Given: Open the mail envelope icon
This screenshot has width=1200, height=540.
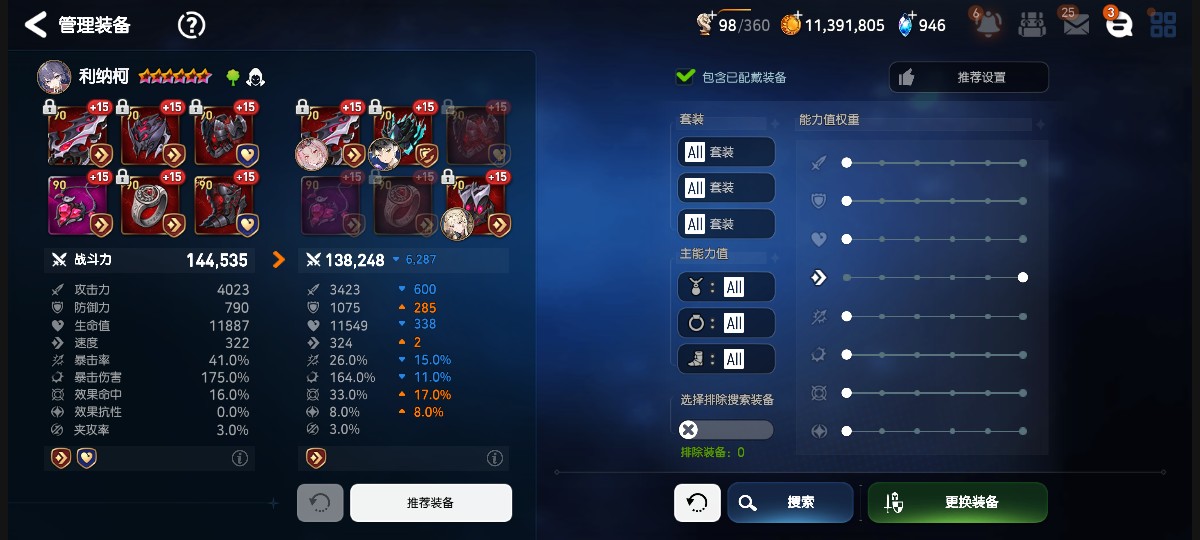Looking at the screenshot, I should pyautogui.click(x=1075, y=25).
